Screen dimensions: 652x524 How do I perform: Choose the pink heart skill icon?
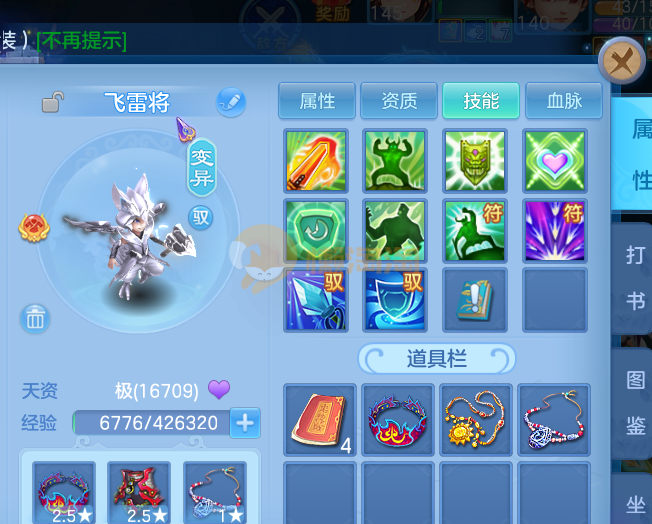(554, 160)
